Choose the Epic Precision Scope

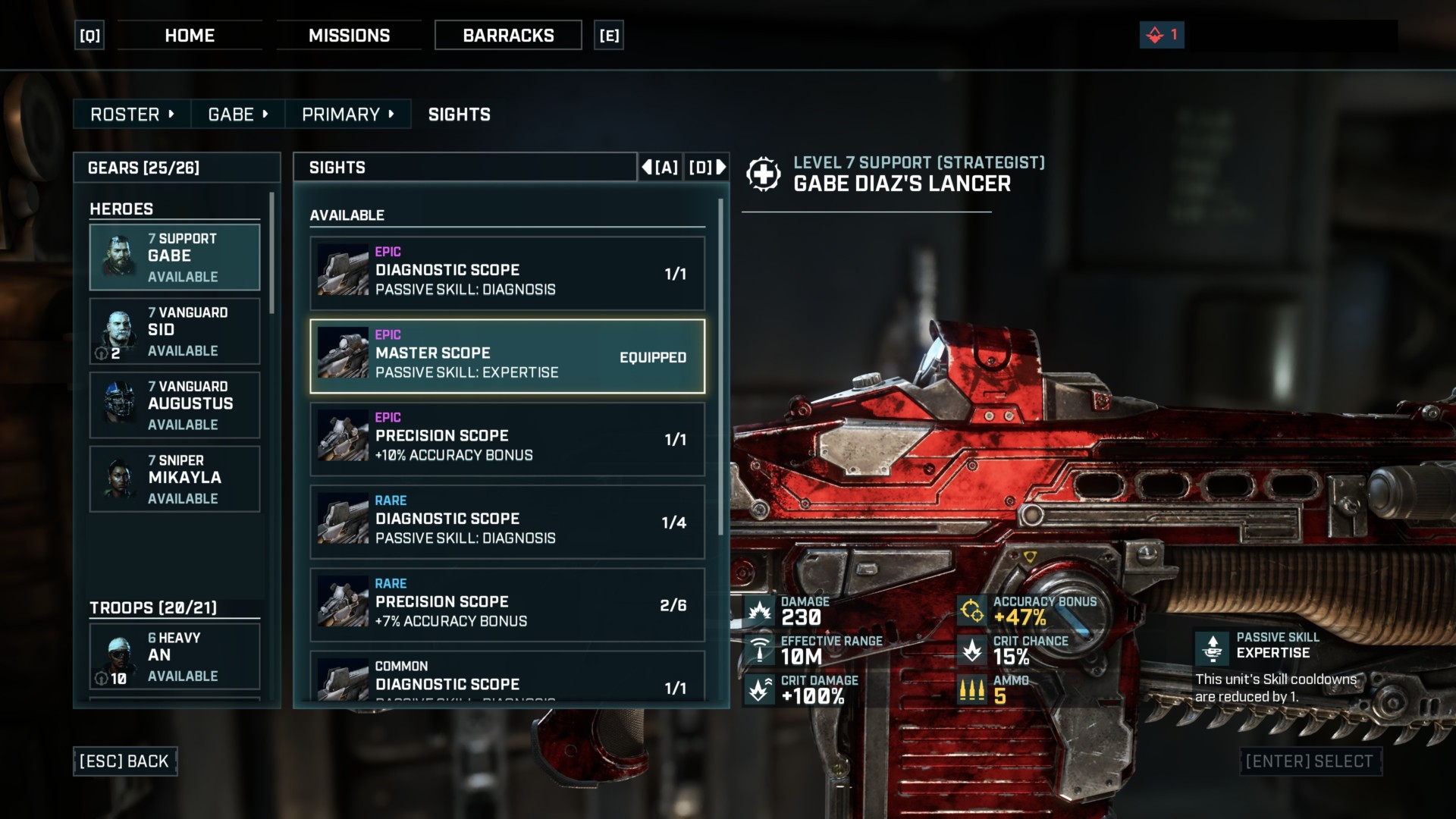tap(507, 439)
